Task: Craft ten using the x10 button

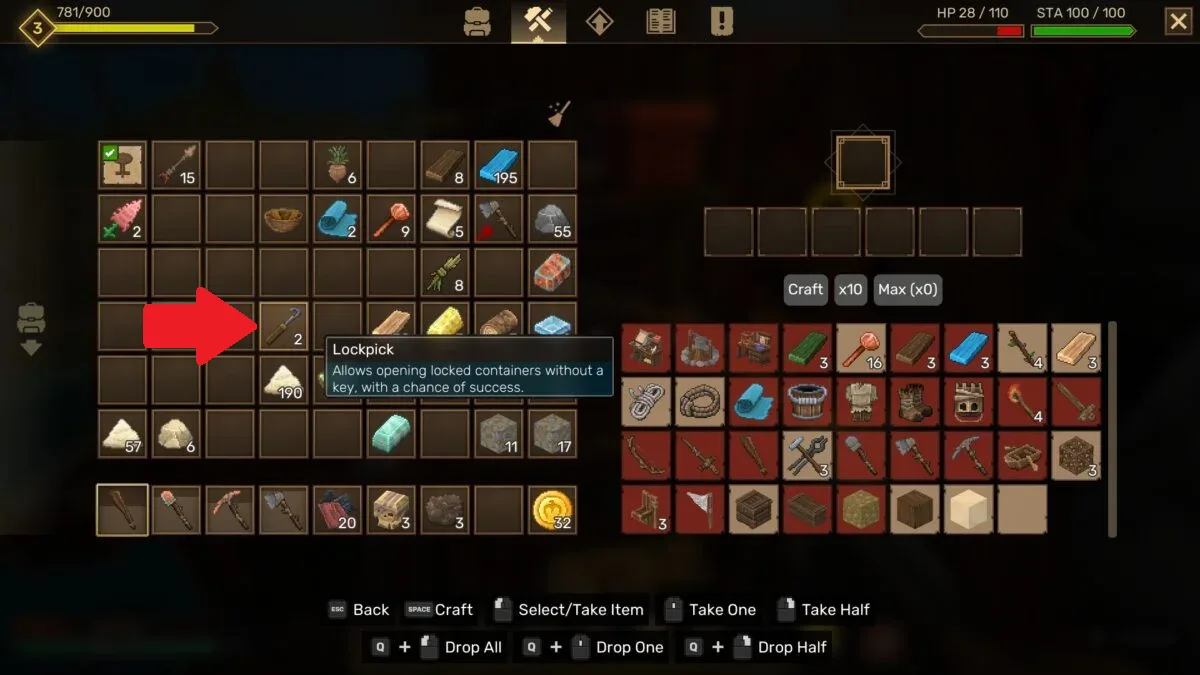Action: click(x=850, y=290)
